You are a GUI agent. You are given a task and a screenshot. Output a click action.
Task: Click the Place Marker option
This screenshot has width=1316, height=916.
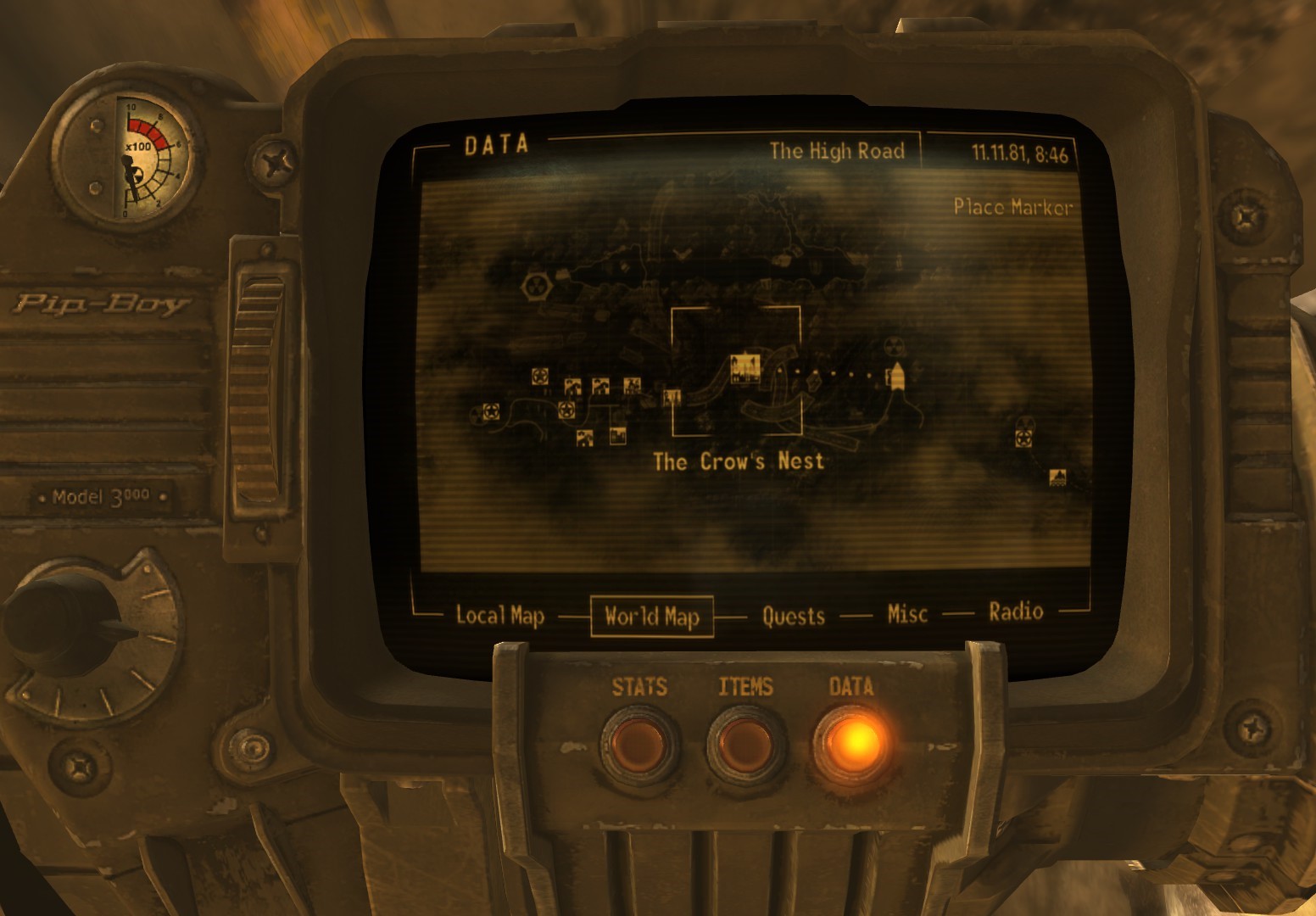point(1012,206)
